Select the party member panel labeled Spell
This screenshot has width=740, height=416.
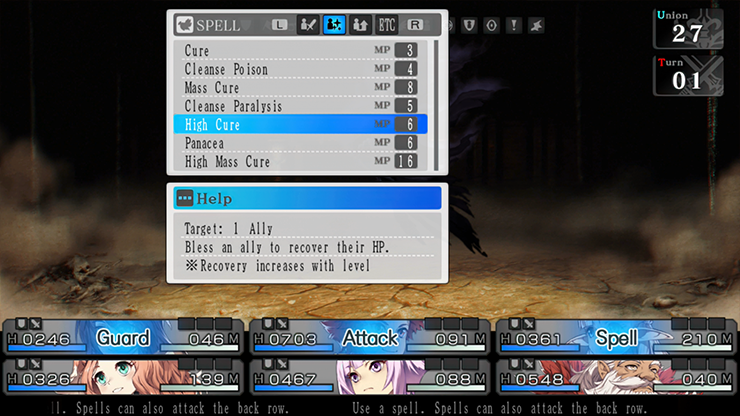[x=616, y=338]
